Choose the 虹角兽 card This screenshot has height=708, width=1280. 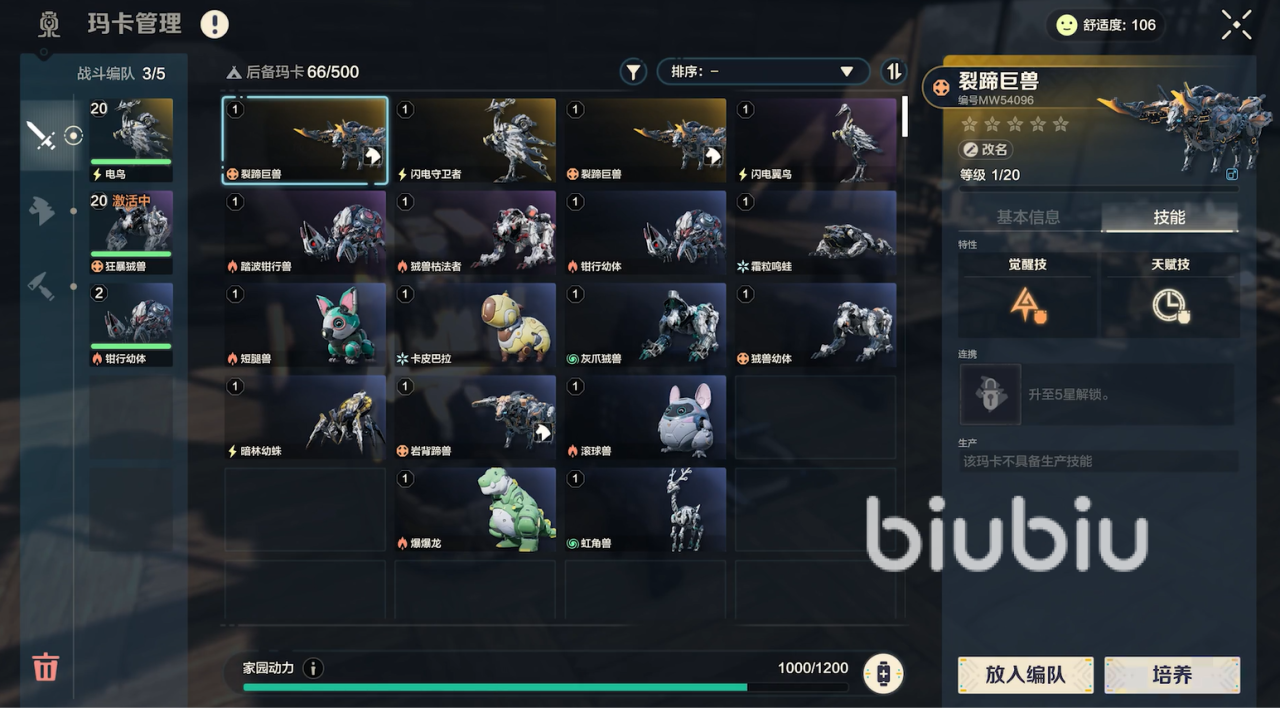tap(645, 510)
